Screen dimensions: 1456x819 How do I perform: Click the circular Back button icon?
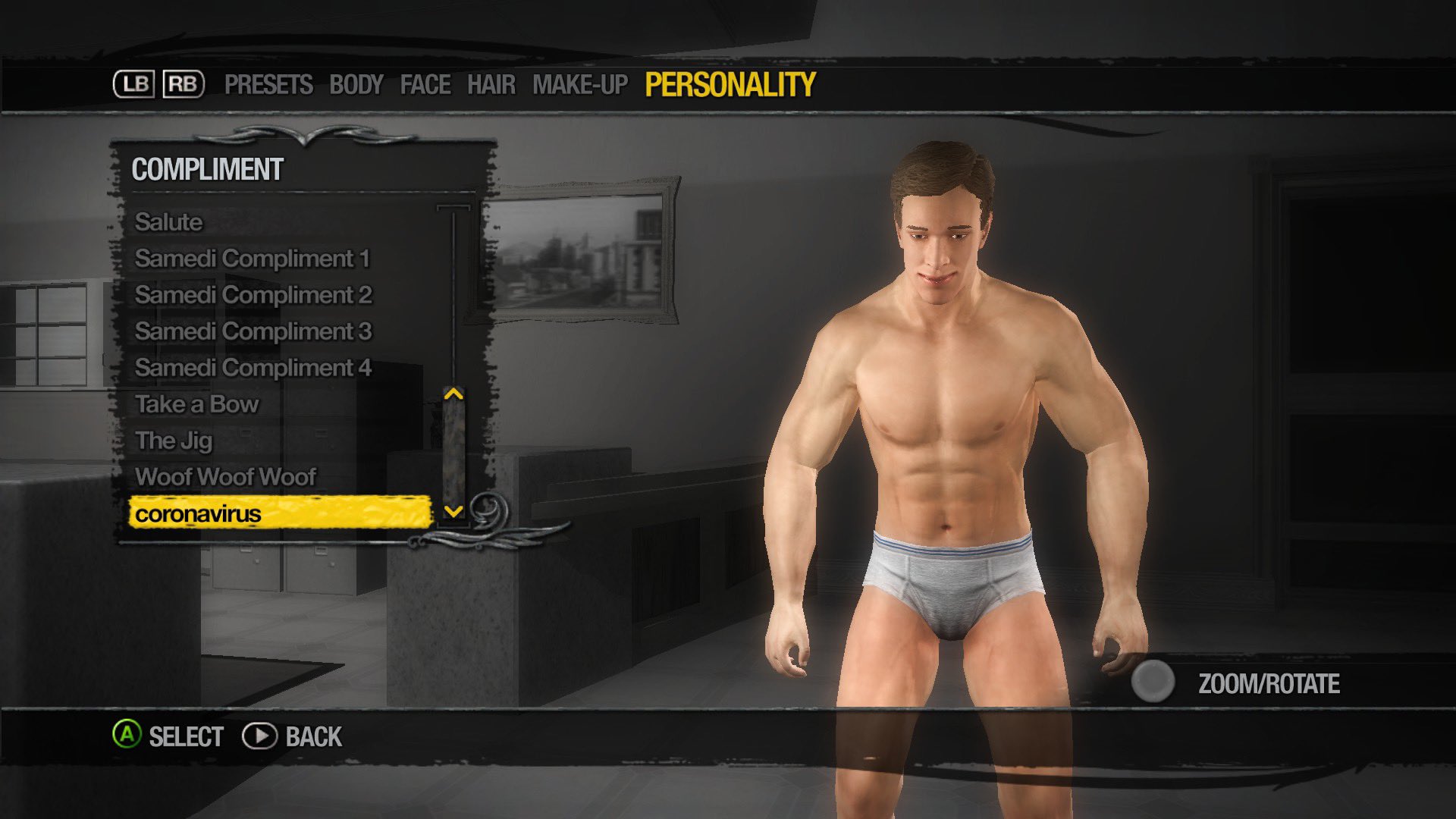[x=260, y=736]
